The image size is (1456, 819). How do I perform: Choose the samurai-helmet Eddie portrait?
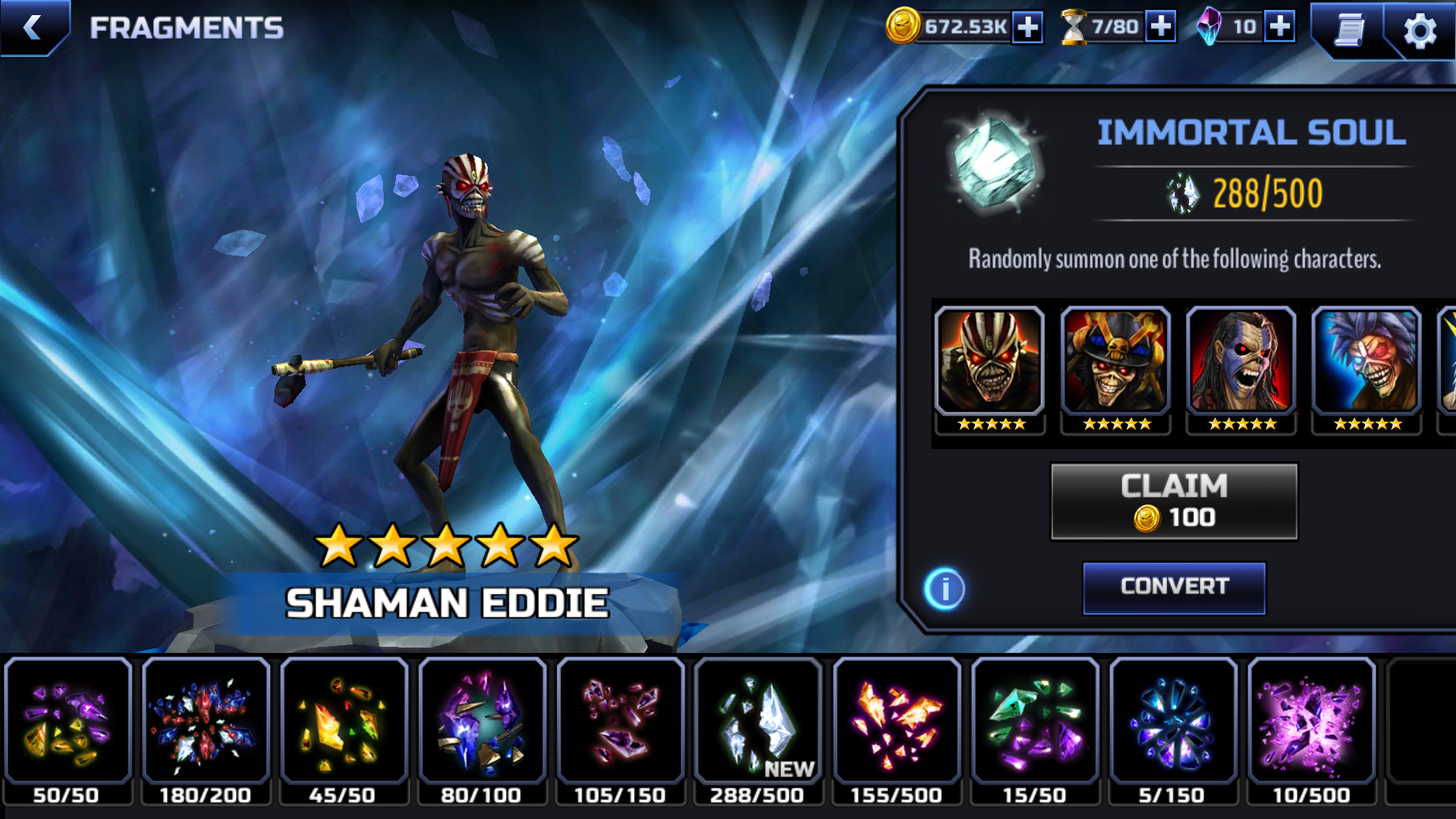coord(1116,362)
